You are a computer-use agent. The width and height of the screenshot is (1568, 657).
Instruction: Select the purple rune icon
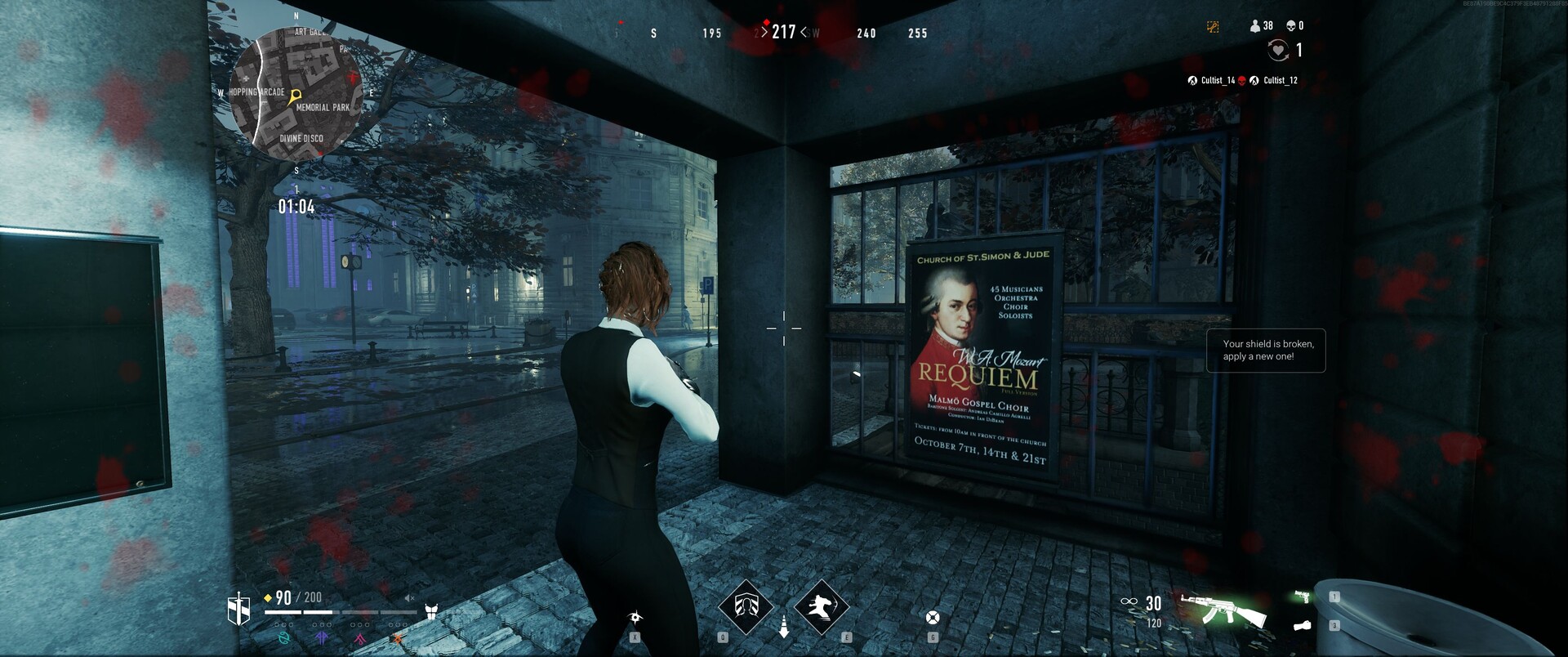[322, 637]
